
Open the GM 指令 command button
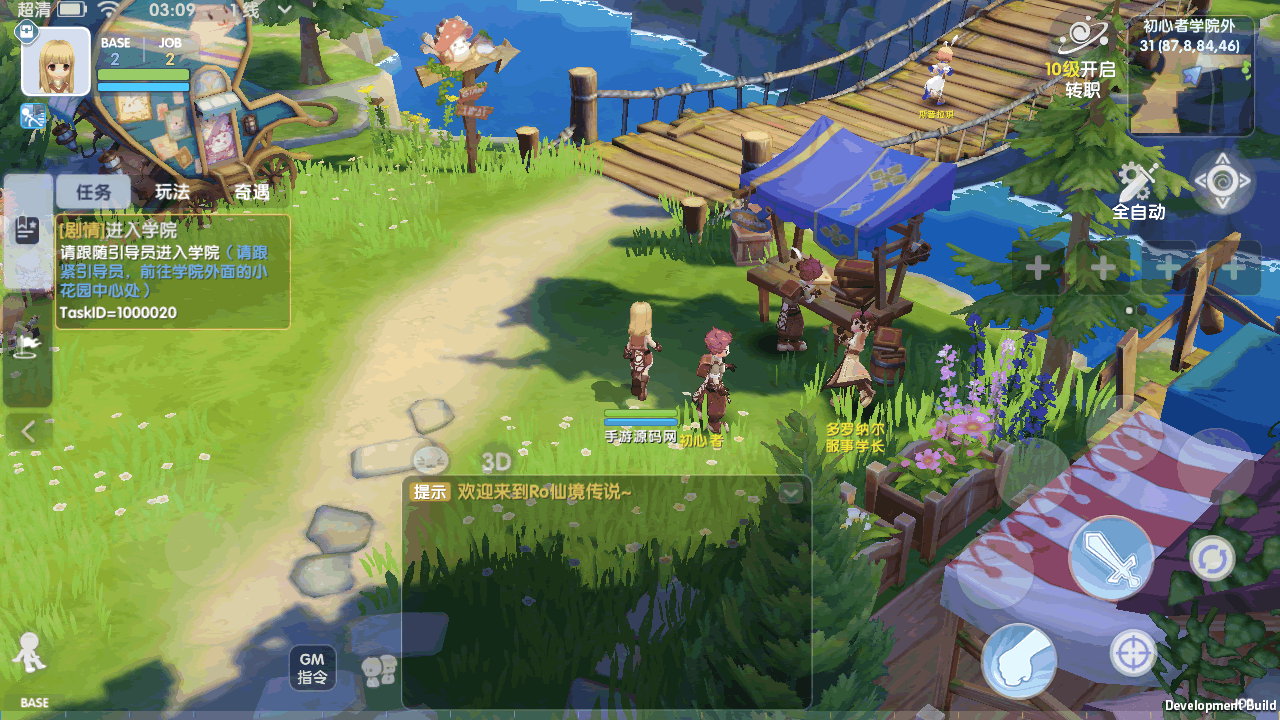pyautogui.click(x=312, y=668)
